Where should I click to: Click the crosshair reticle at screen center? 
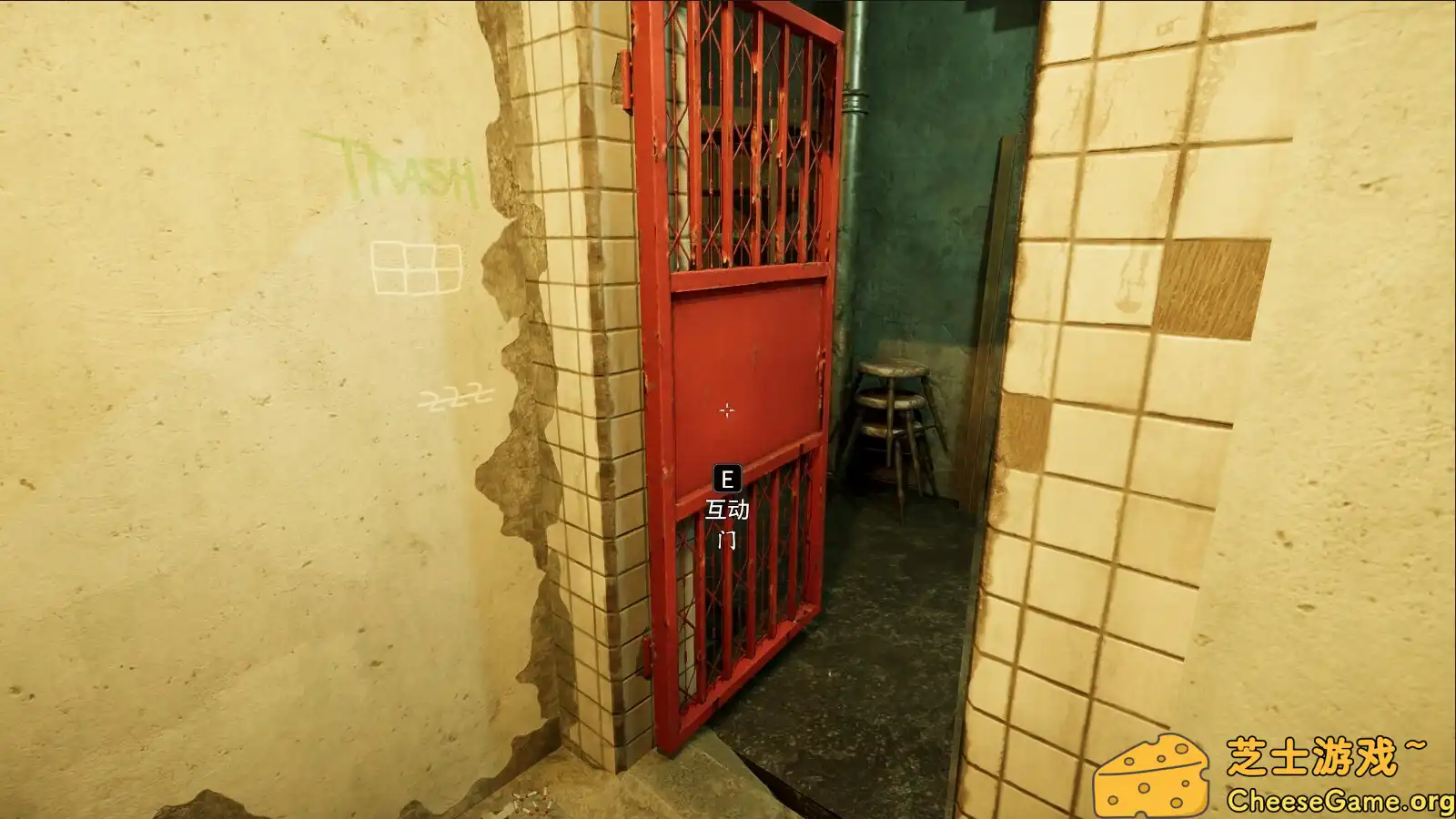click(x=727, y=409)
